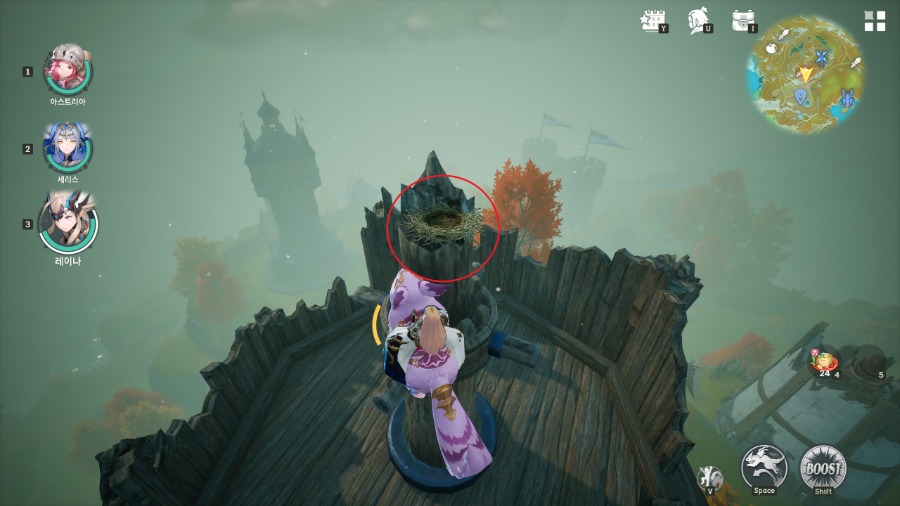This screenshot has width=900, height=506.
Task: Open the events calendar icon
Action: tap(654, 20)
